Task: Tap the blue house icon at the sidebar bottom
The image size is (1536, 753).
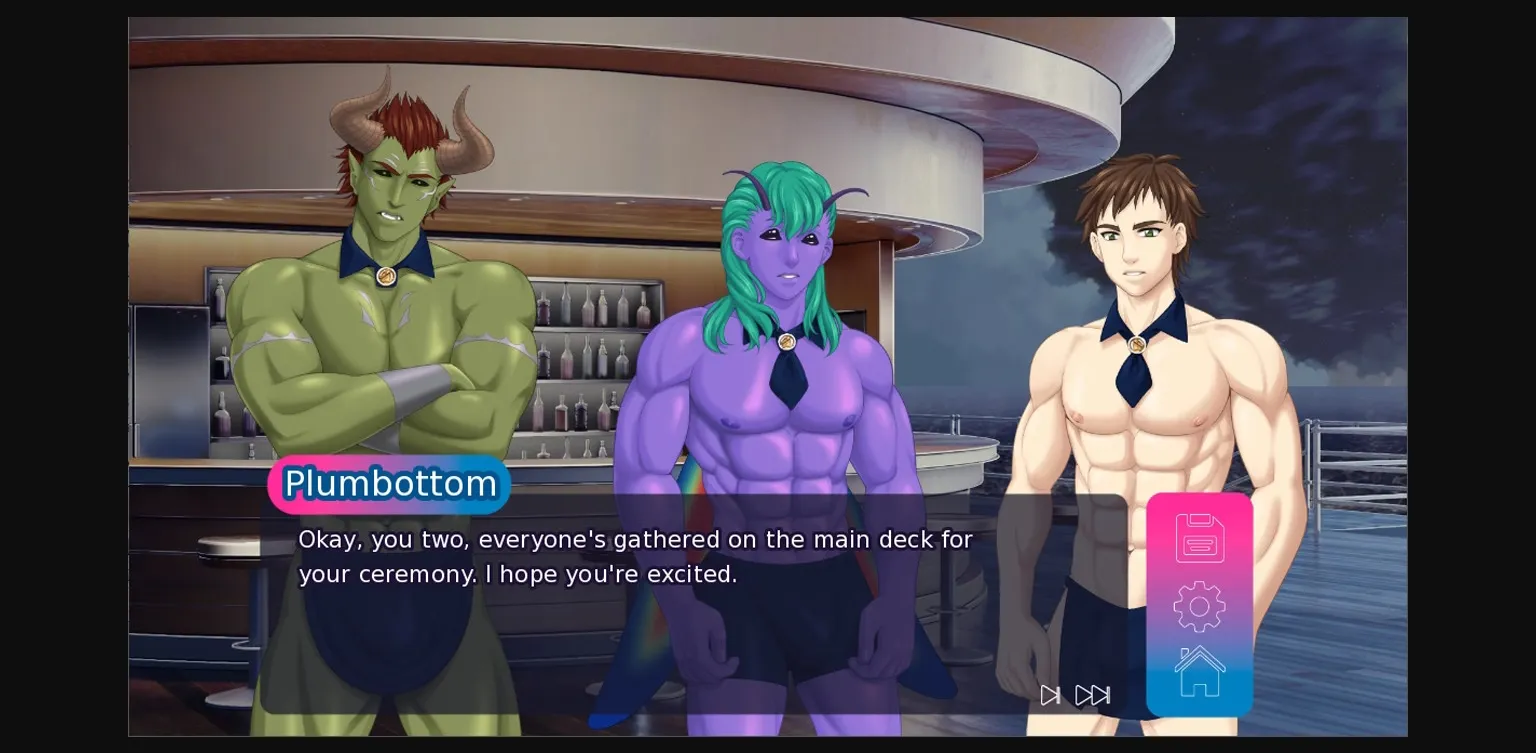Action: pos(1199,669)
